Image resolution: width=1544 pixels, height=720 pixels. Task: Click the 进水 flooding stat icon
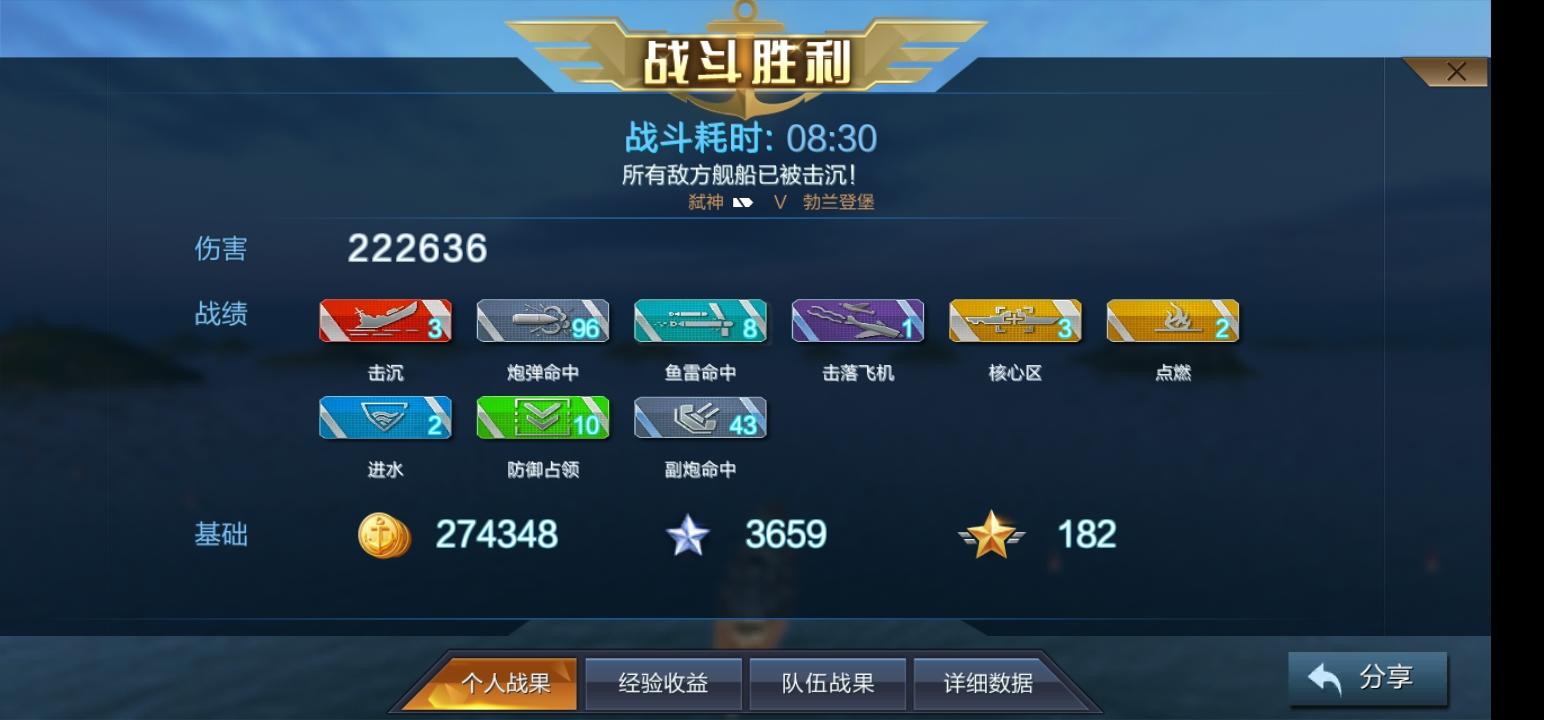[x=384, y=419]
